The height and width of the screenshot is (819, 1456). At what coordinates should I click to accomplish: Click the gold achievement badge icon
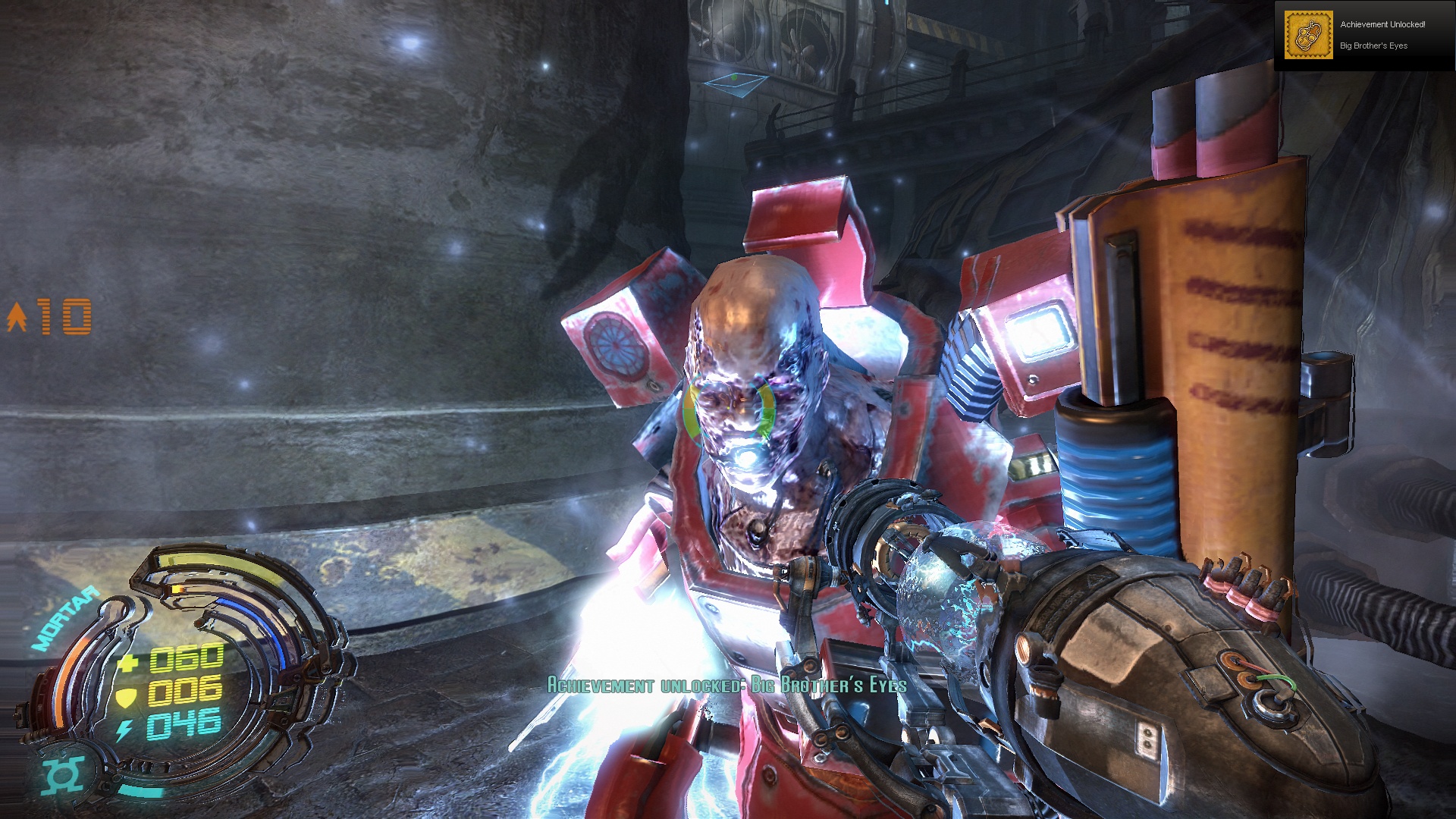(x=1308, y=35)
